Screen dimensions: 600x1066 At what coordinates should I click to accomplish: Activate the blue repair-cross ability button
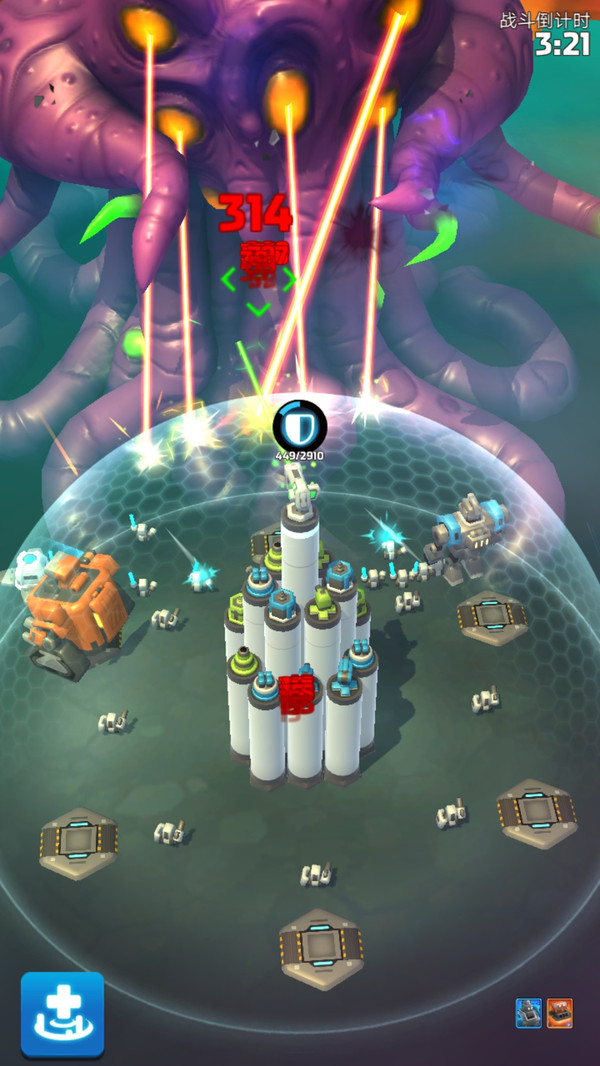pyautogui.click(x=62, y=1014)
